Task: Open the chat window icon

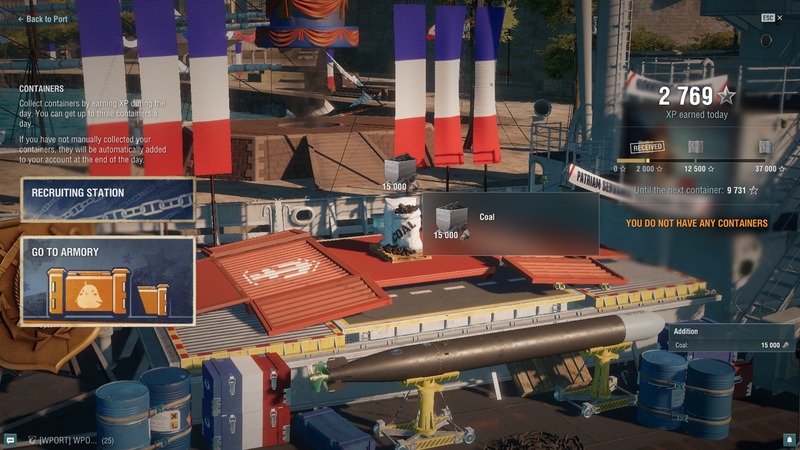Action: [x=10, y=439]
